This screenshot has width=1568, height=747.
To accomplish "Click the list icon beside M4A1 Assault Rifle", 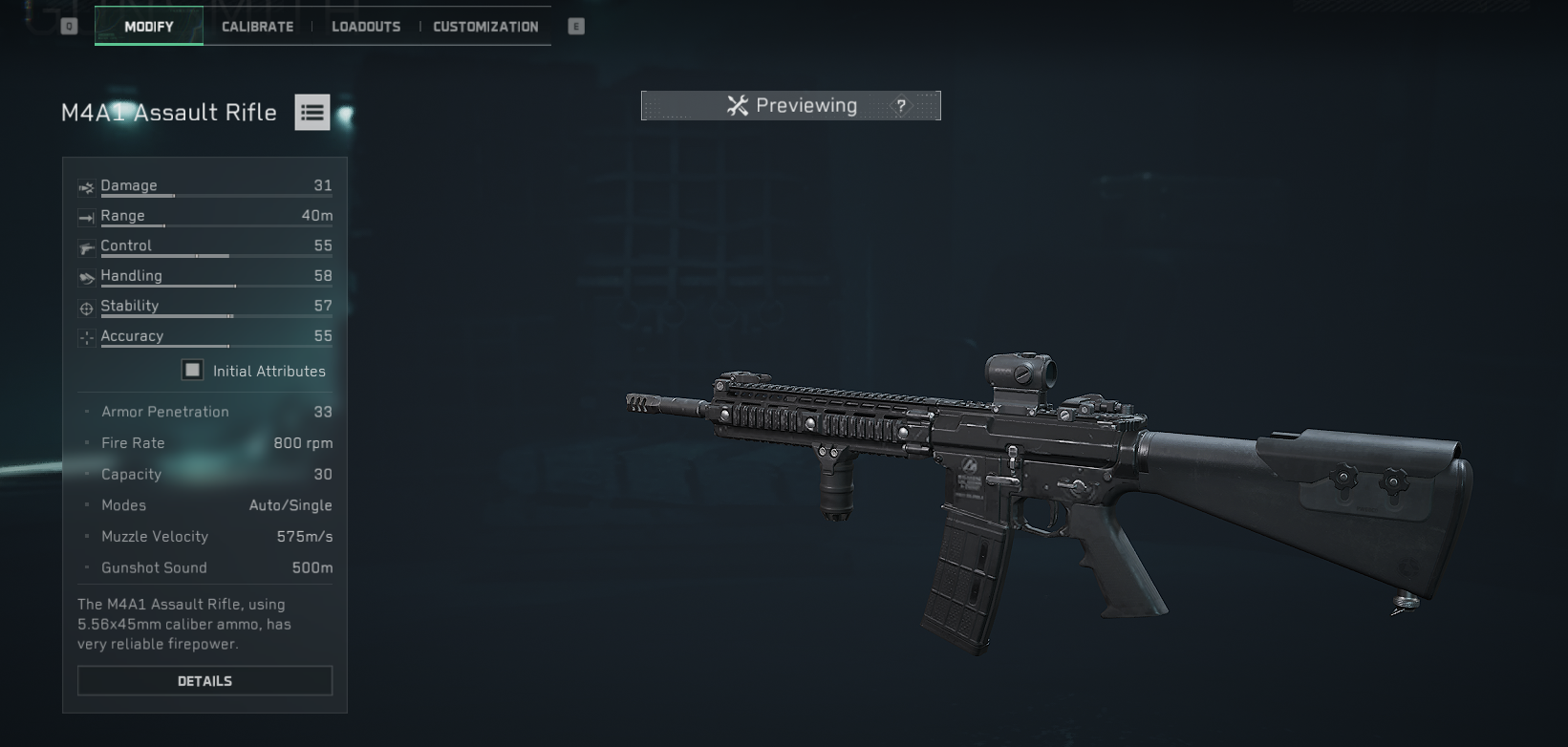I will (311, 113).
